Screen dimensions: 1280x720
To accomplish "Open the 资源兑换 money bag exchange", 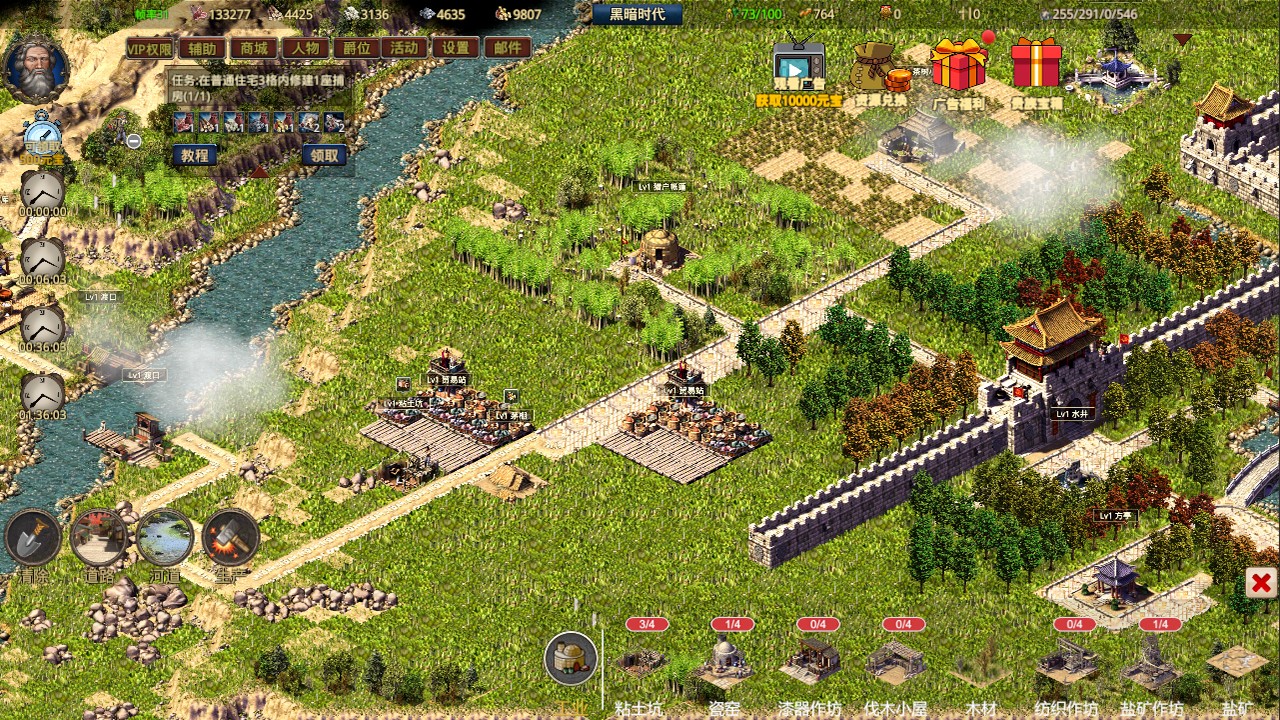I will coord(877,68).
